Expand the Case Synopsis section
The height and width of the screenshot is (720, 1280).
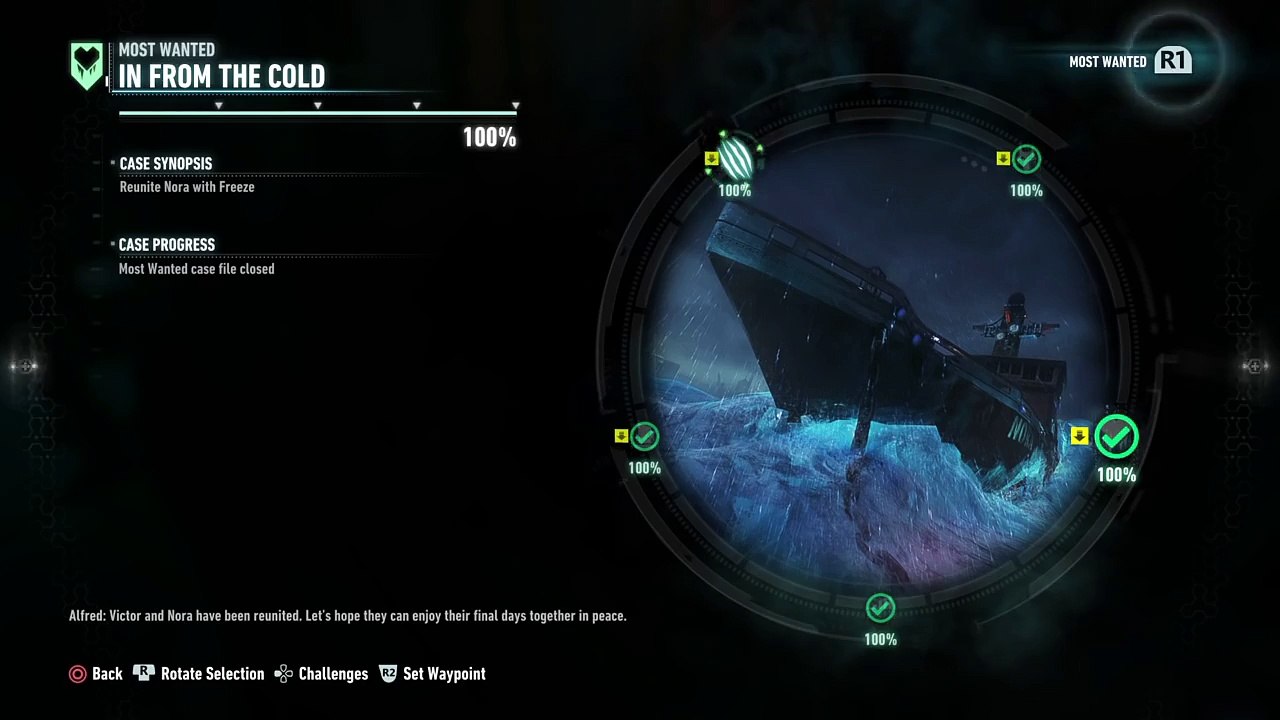coord(166,164)
